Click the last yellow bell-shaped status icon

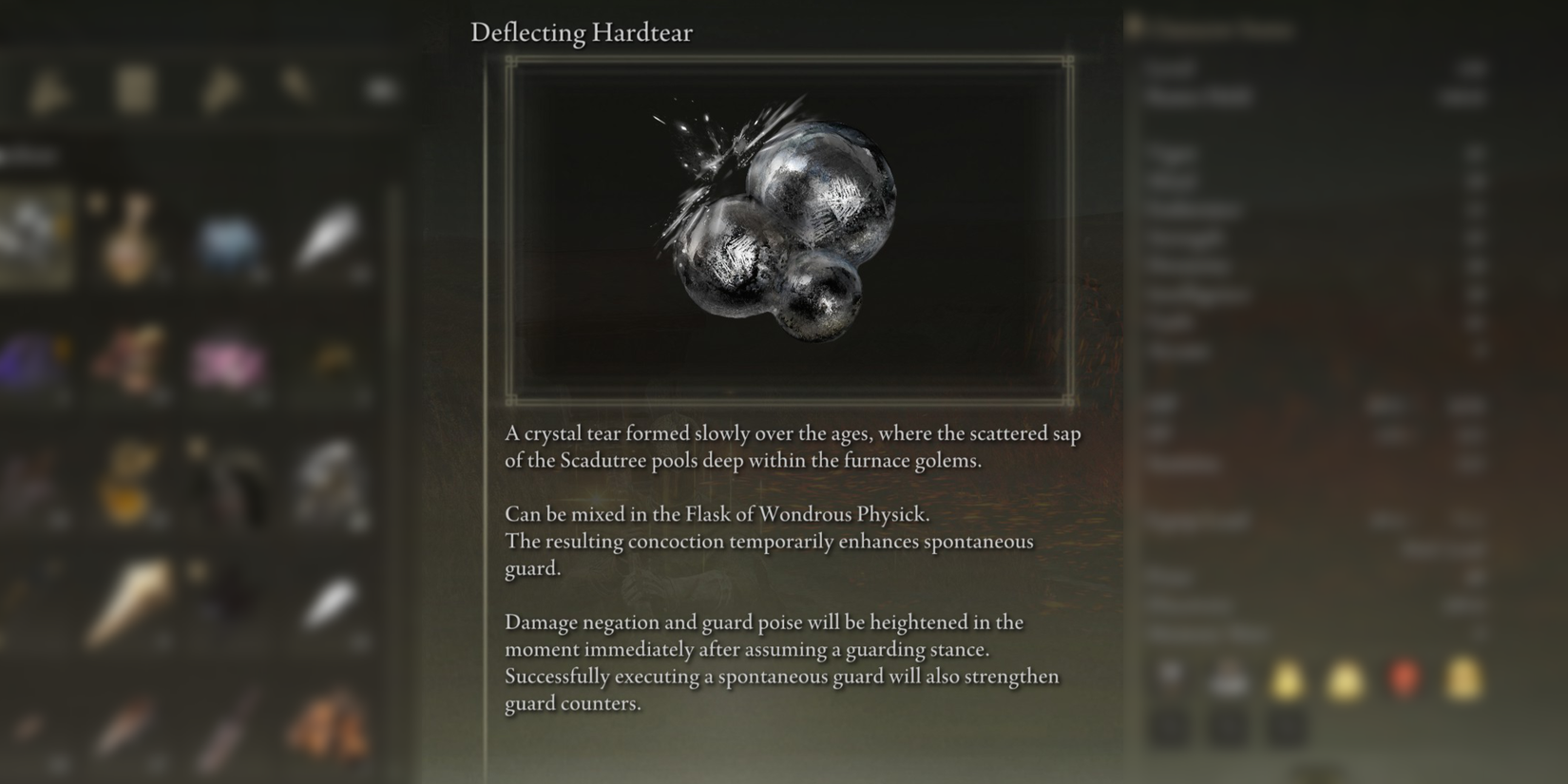[x=1463, y=677]
